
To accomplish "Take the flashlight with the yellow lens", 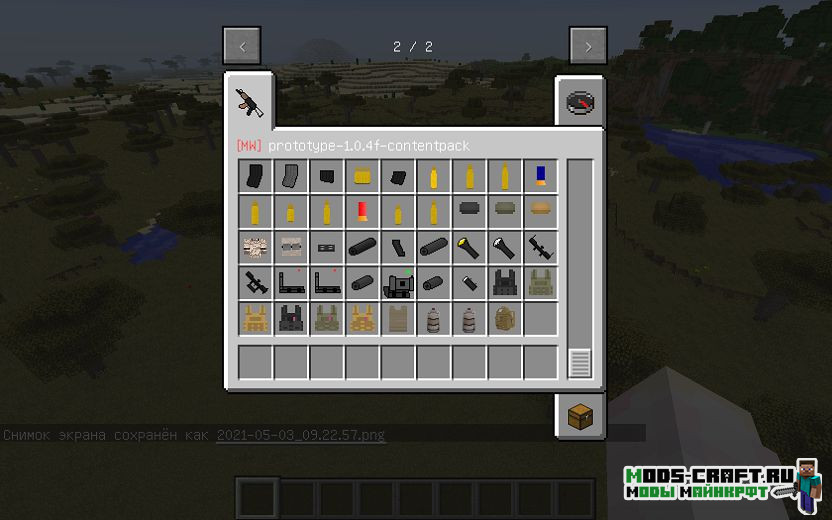I will coord(469,247).
